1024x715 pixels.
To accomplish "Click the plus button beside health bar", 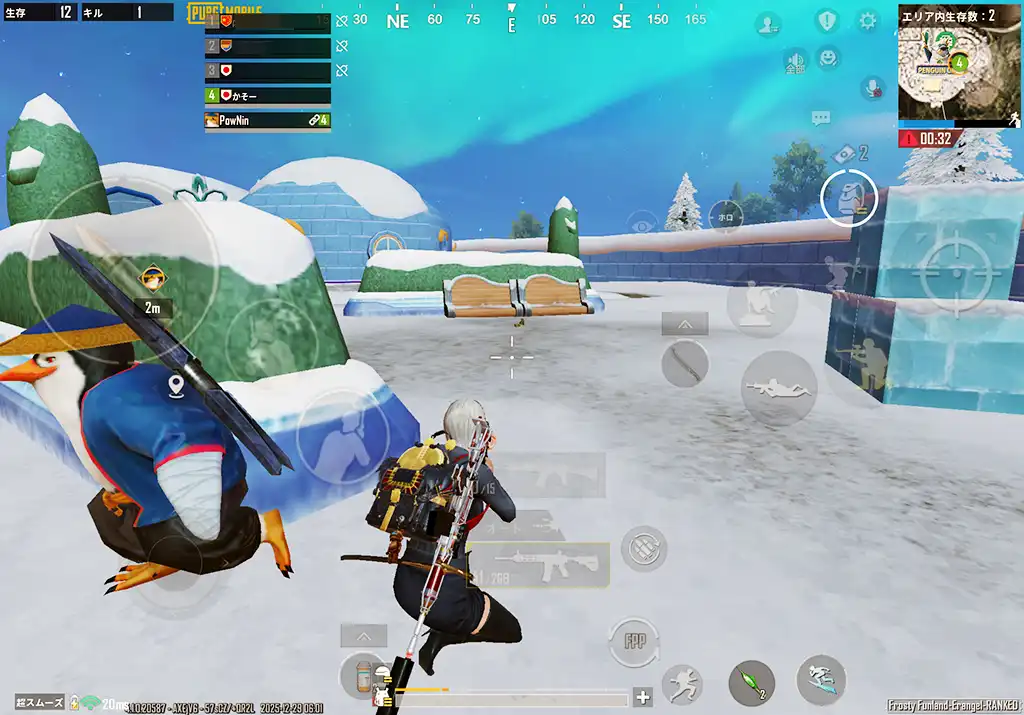I will [x=643, y=698].
